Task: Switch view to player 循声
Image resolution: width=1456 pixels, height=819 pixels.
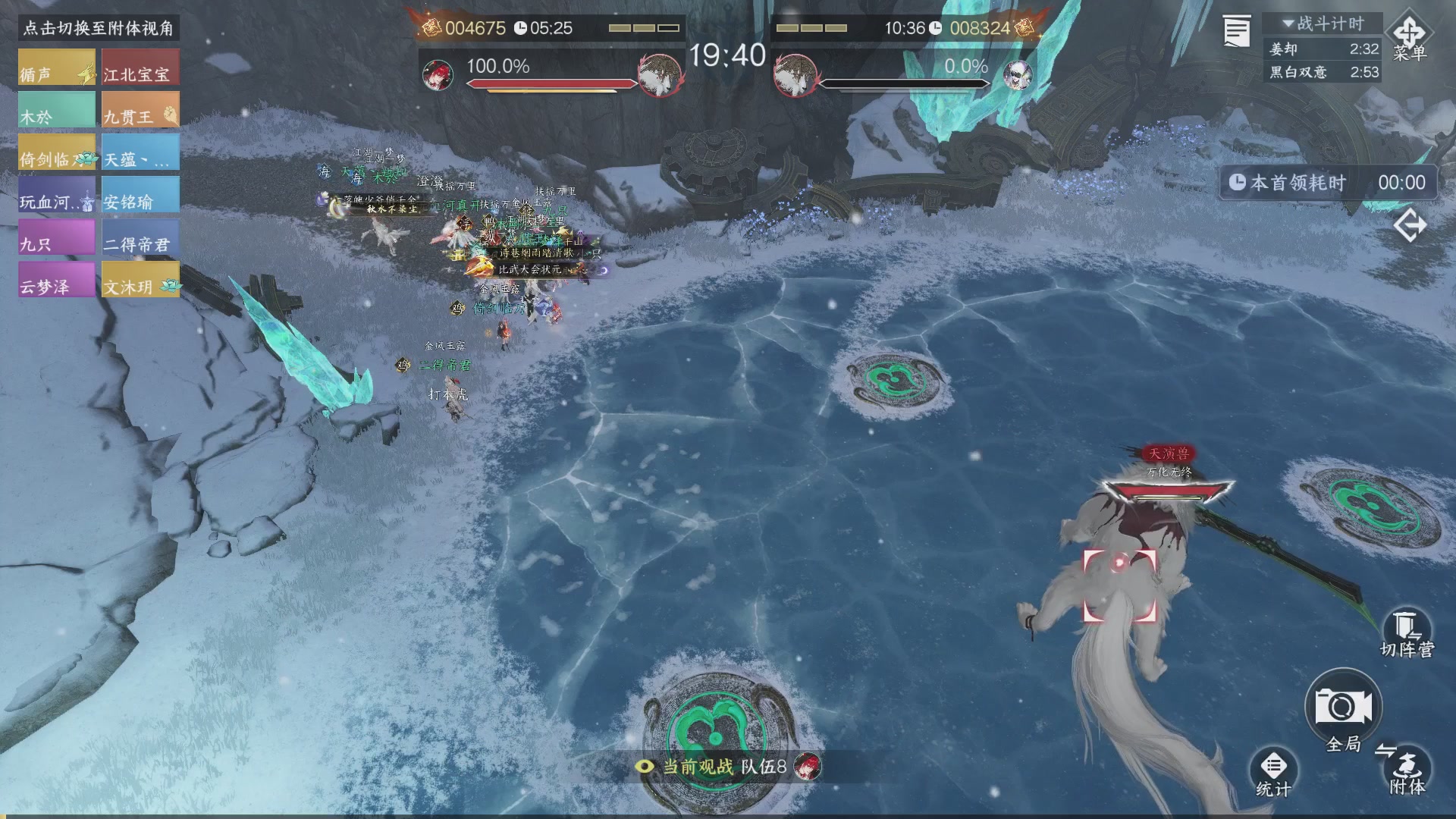Action: pyautogui.click(x=57, y=68)
